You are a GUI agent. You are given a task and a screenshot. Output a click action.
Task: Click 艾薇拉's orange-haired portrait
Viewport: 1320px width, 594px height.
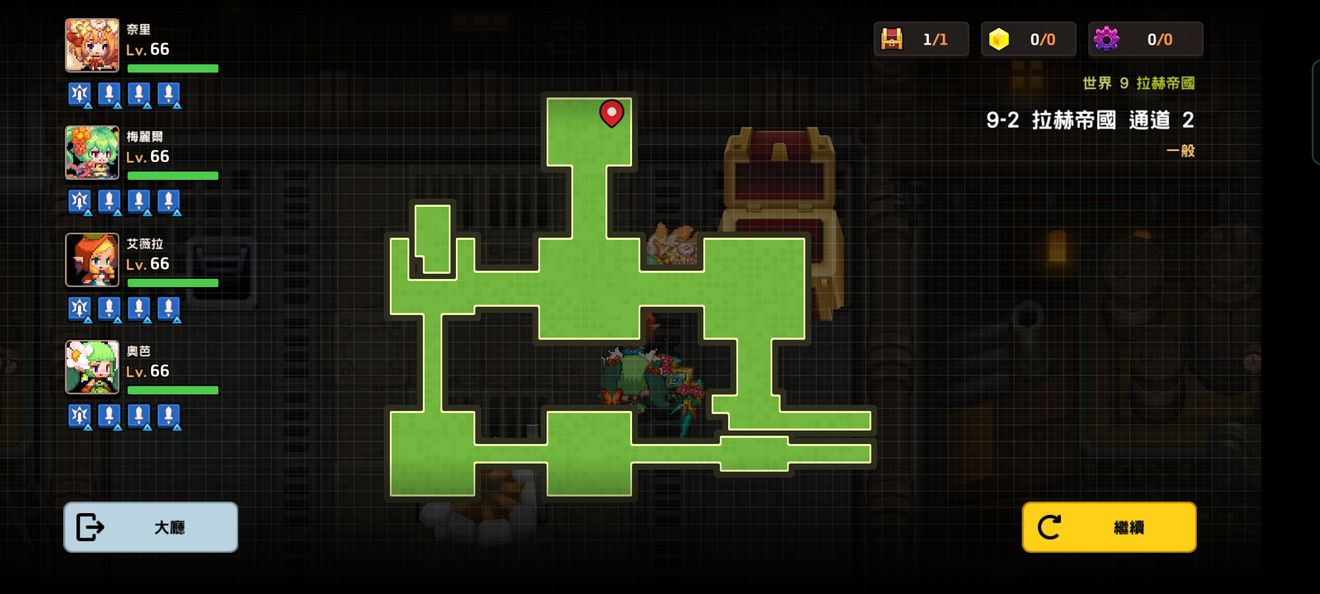tap(92, 260)
